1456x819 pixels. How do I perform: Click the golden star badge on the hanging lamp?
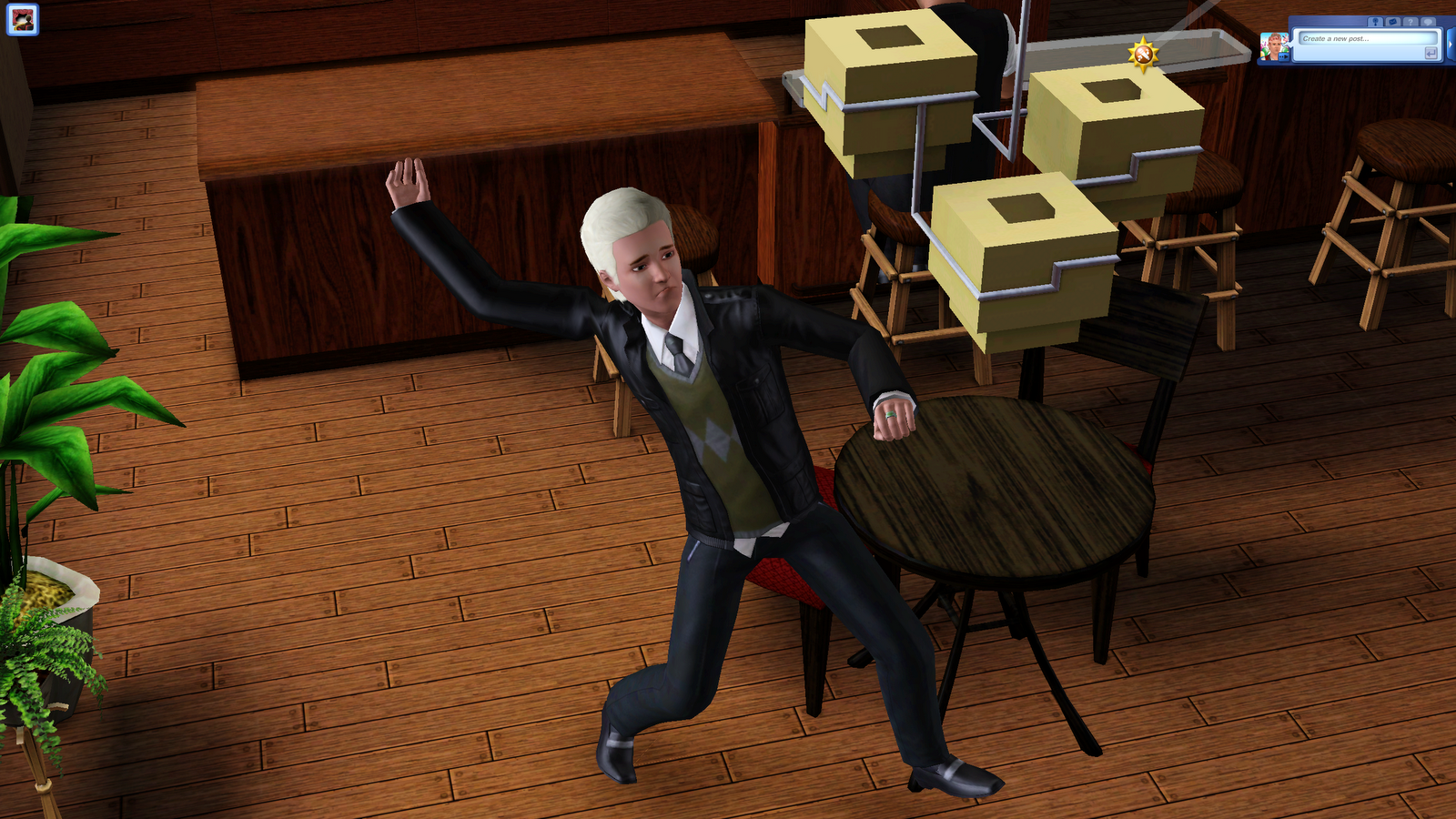point(1144,56)
